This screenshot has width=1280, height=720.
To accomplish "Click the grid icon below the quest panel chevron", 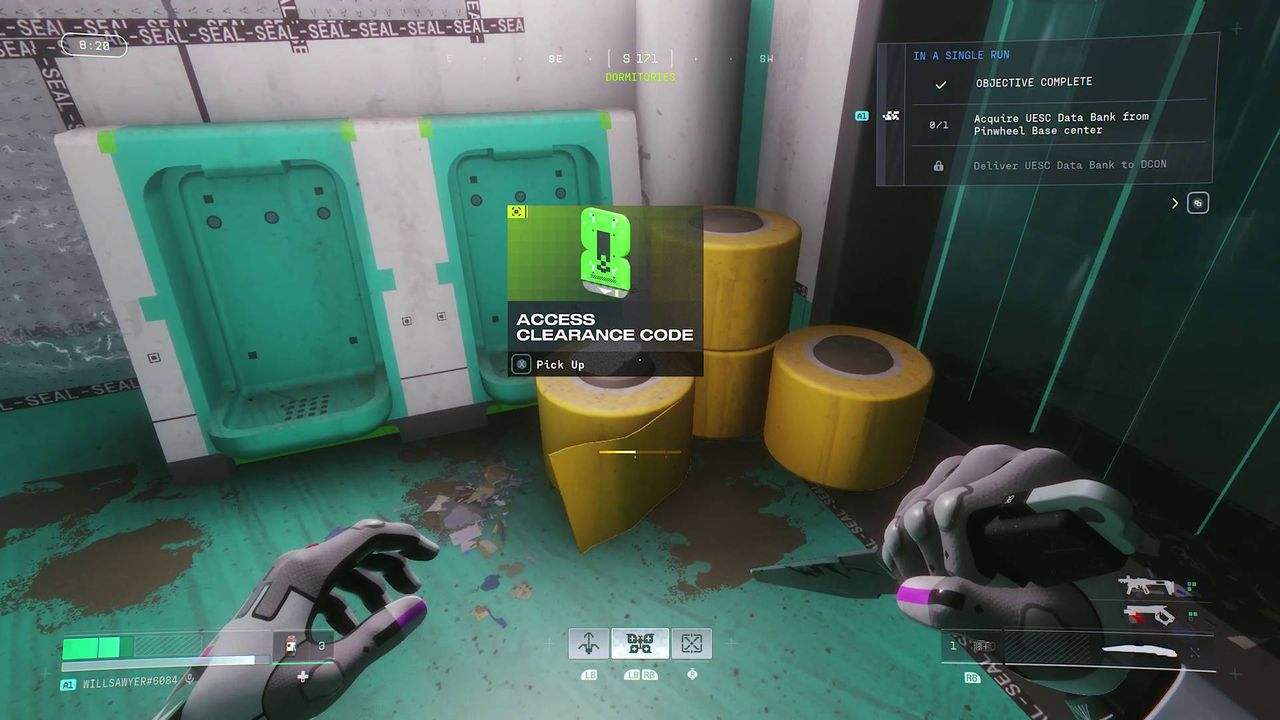I will [1198, 203].
